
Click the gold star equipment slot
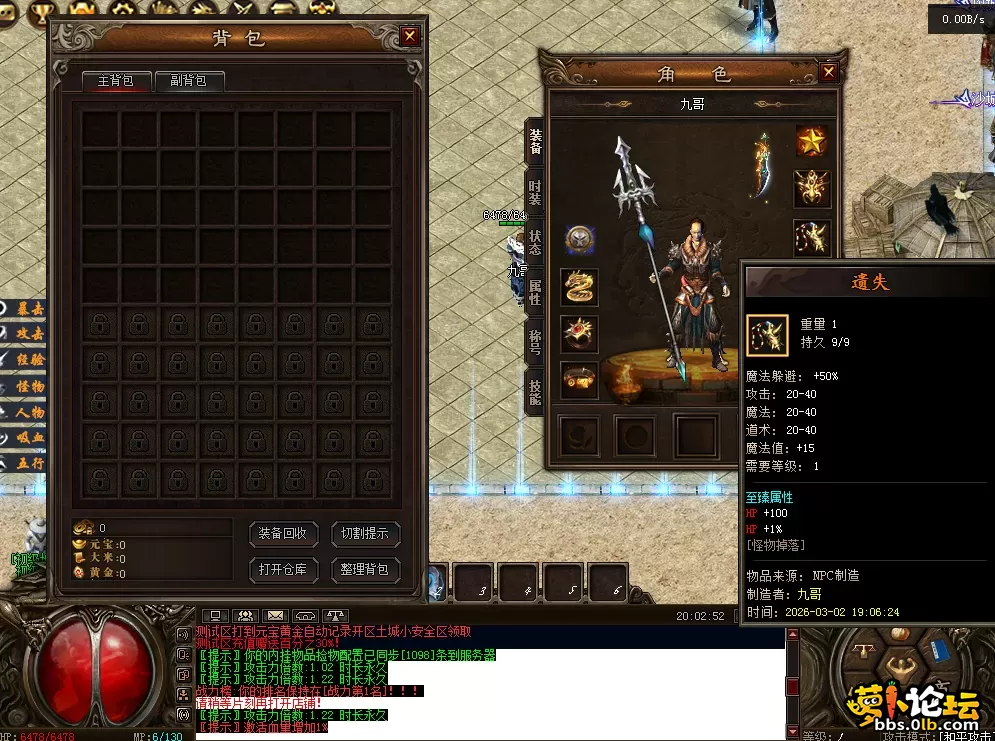click(812, 141)
